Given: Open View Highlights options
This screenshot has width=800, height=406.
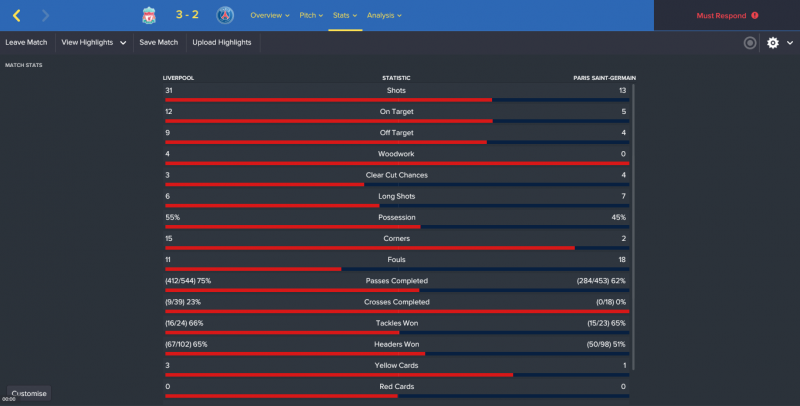Looking at the screenshot, I should (x=94, y=43).
